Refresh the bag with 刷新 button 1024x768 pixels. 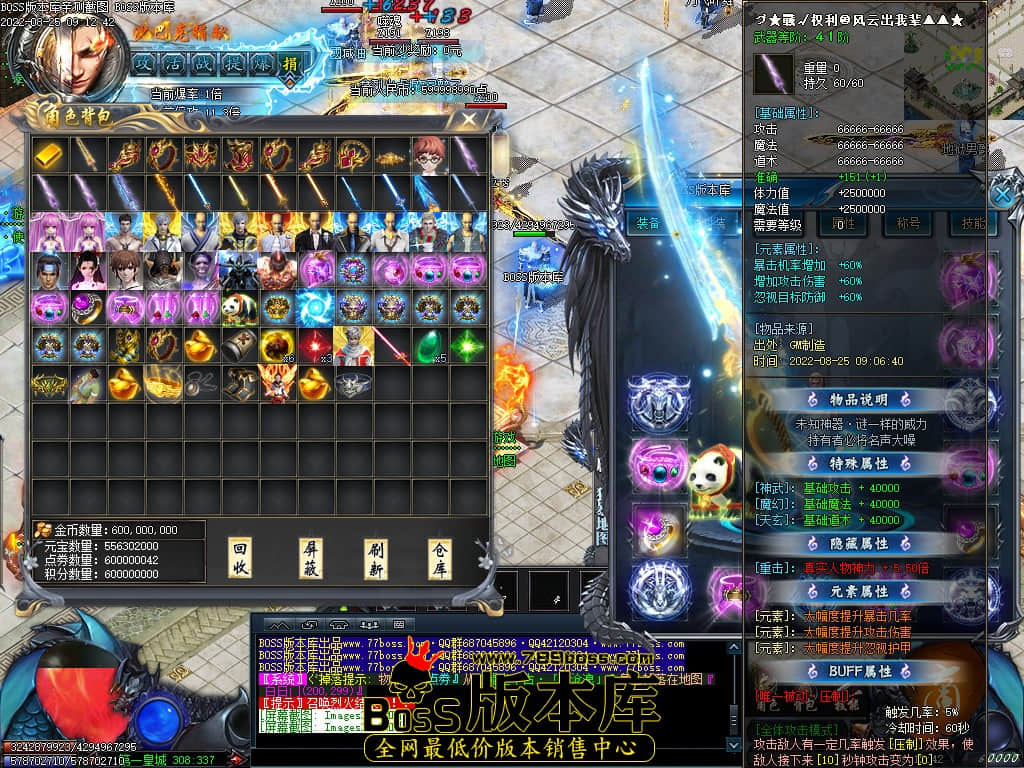tap(376, 559)
